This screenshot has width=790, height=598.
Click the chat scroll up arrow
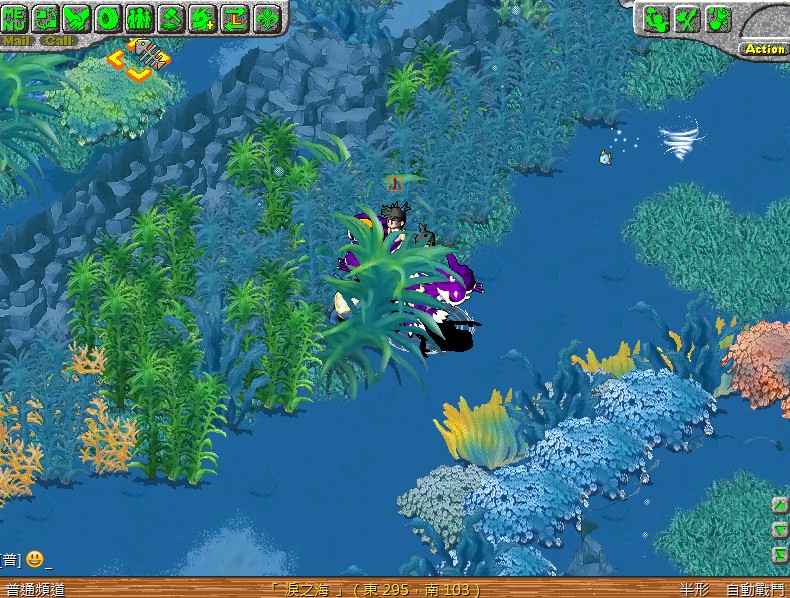pos(780,506)
